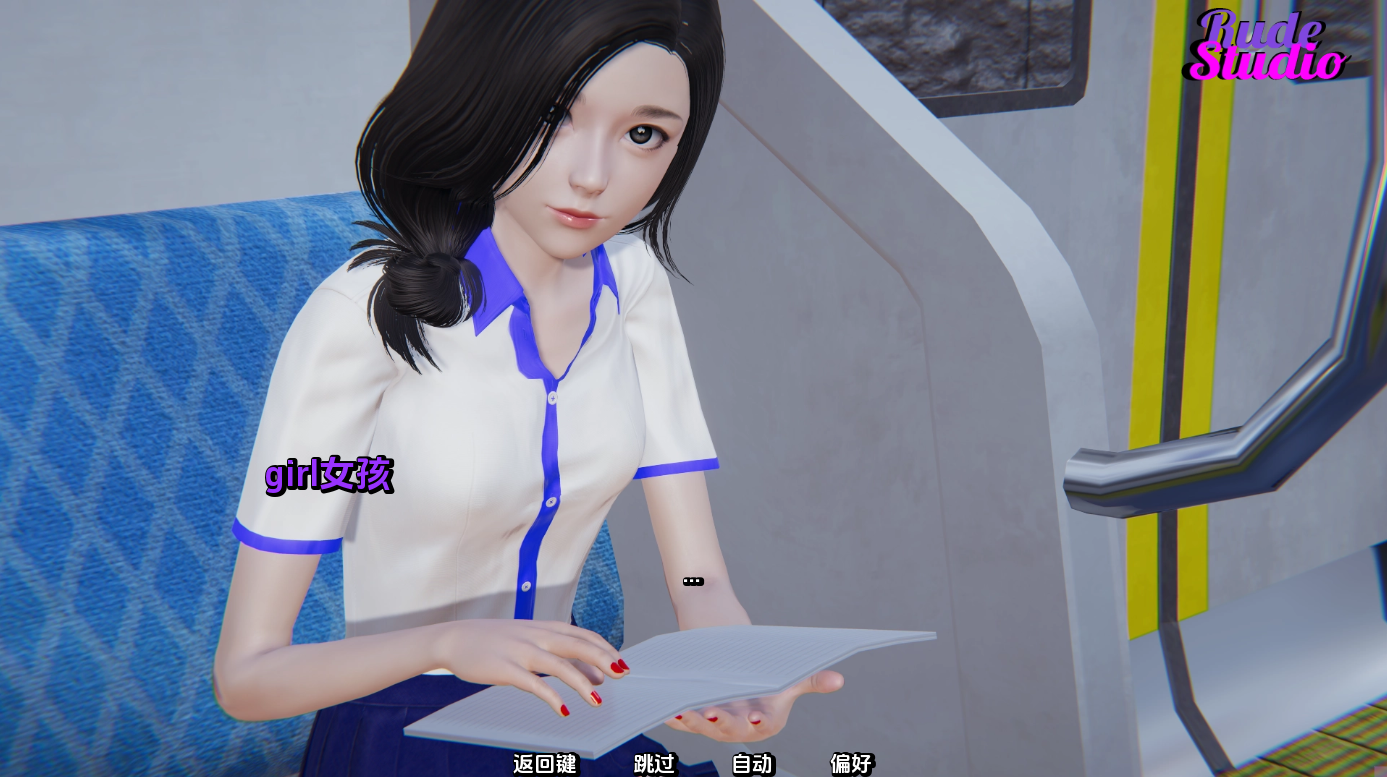Open the 偏好 preferences screen
The image size is (1387, 777).
click(x=851, y=765)
